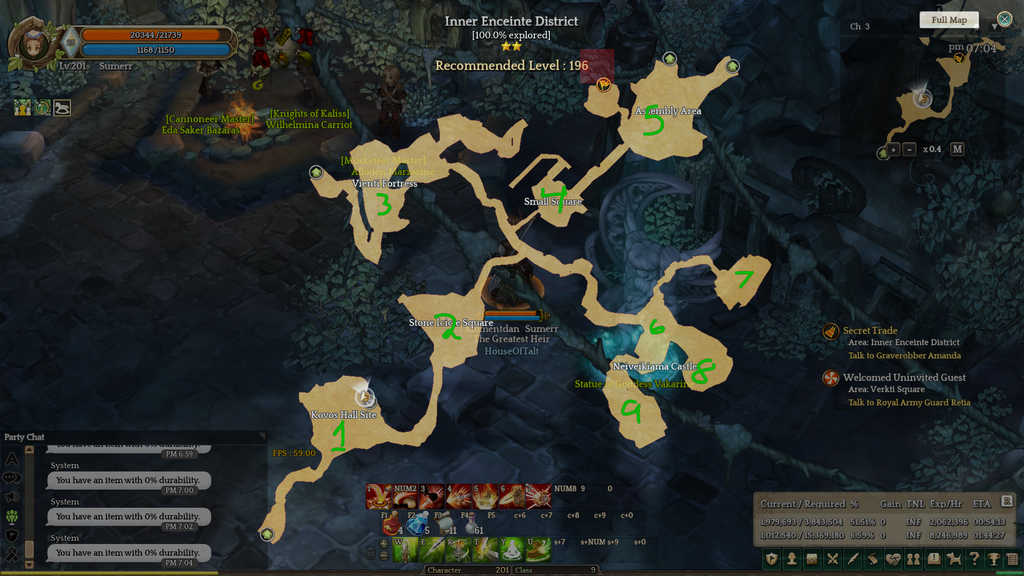The height and width of the screenshot is (576, 1024).
Task: Close the map with the X button
Action: (1004, 19)
